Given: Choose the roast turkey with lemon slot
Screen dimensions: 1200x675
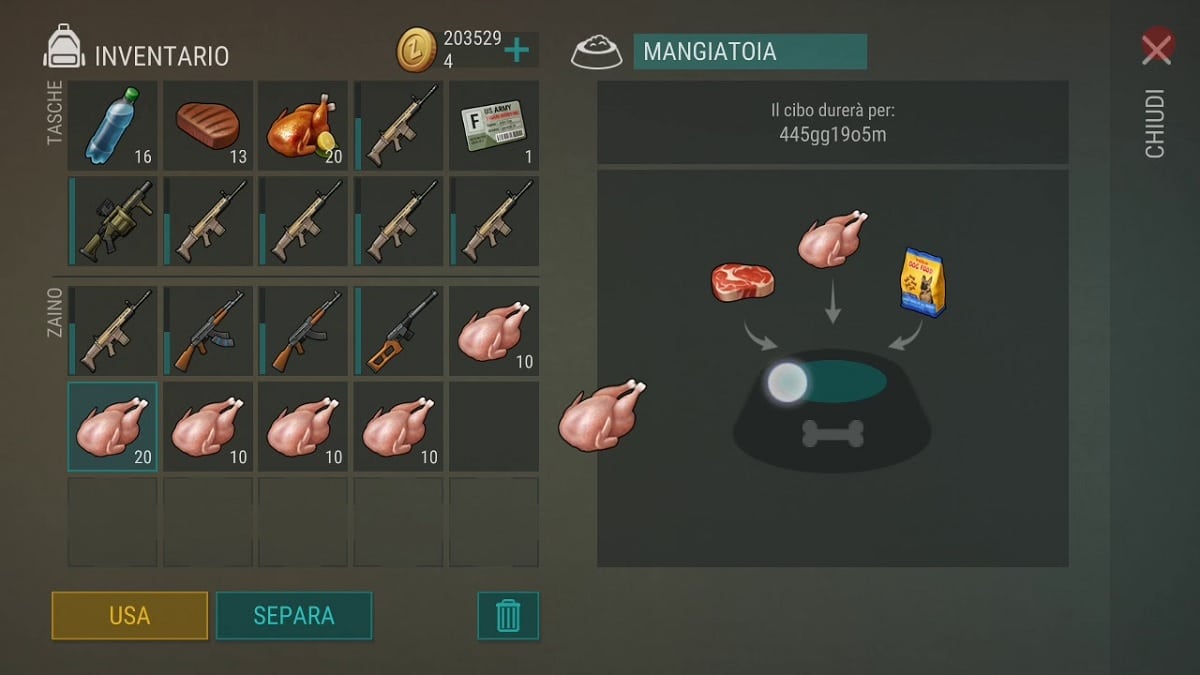Looking at the screenshot, I should coord(303,125).
